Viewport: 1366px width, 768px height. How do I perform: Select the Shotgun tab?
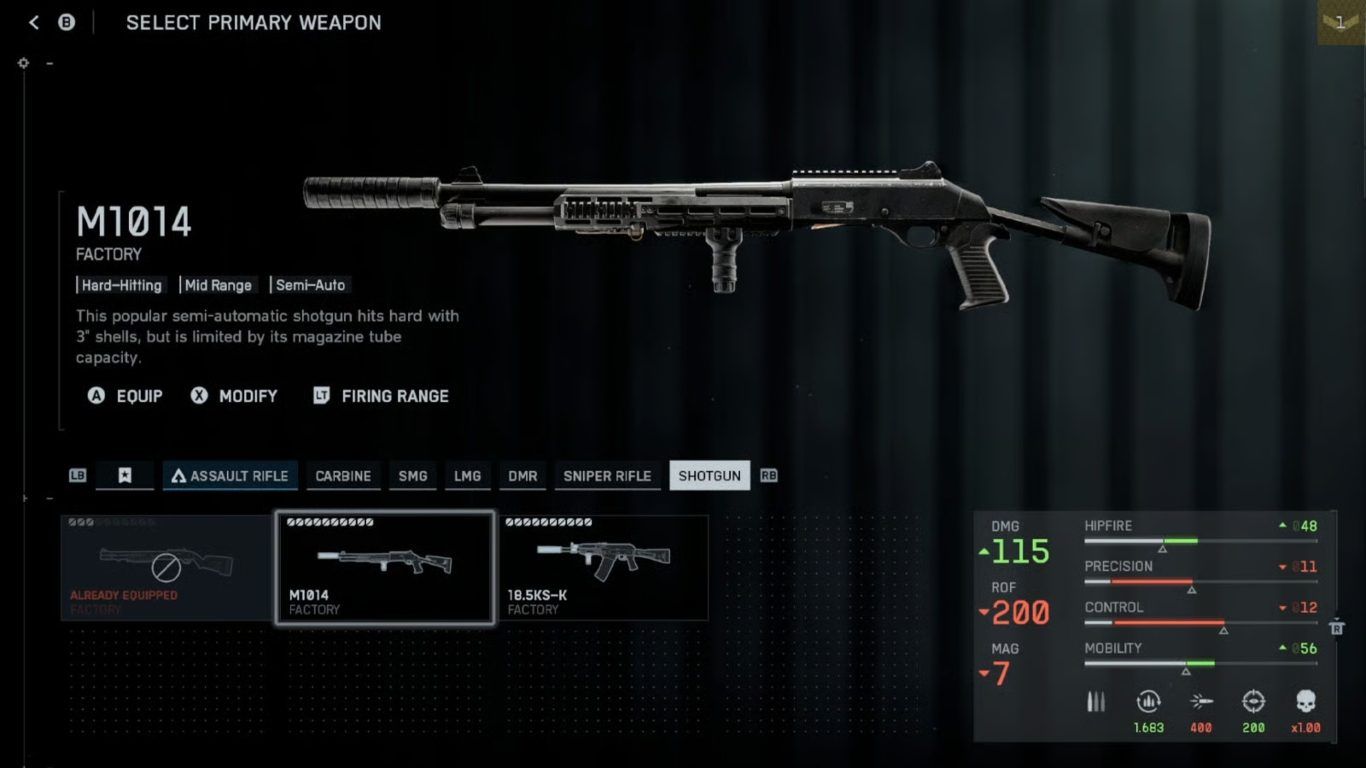(x=709, y=476)
